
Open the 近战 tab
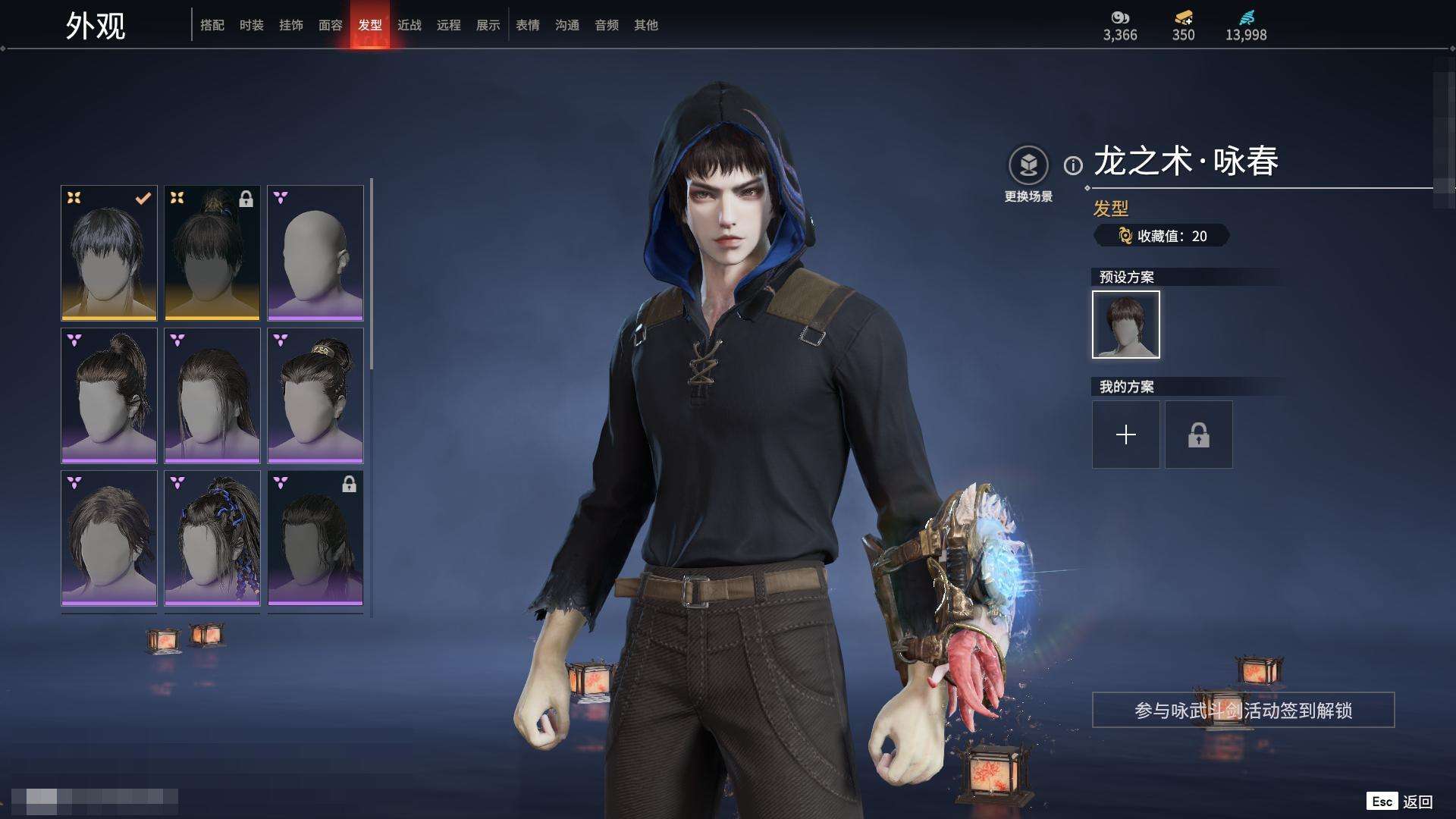pyautogui.click(x=409, y=25)
